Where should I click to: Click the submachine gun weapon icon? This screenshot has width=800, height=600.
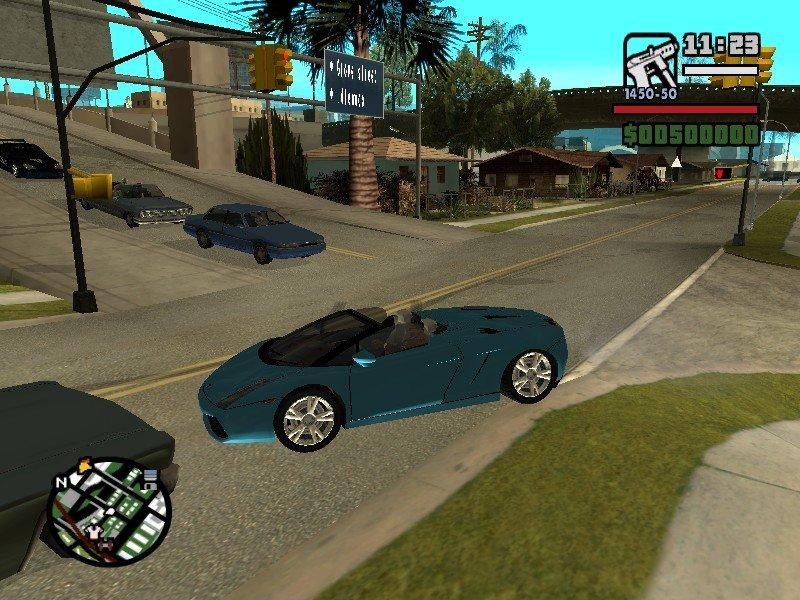click(651, 62)
